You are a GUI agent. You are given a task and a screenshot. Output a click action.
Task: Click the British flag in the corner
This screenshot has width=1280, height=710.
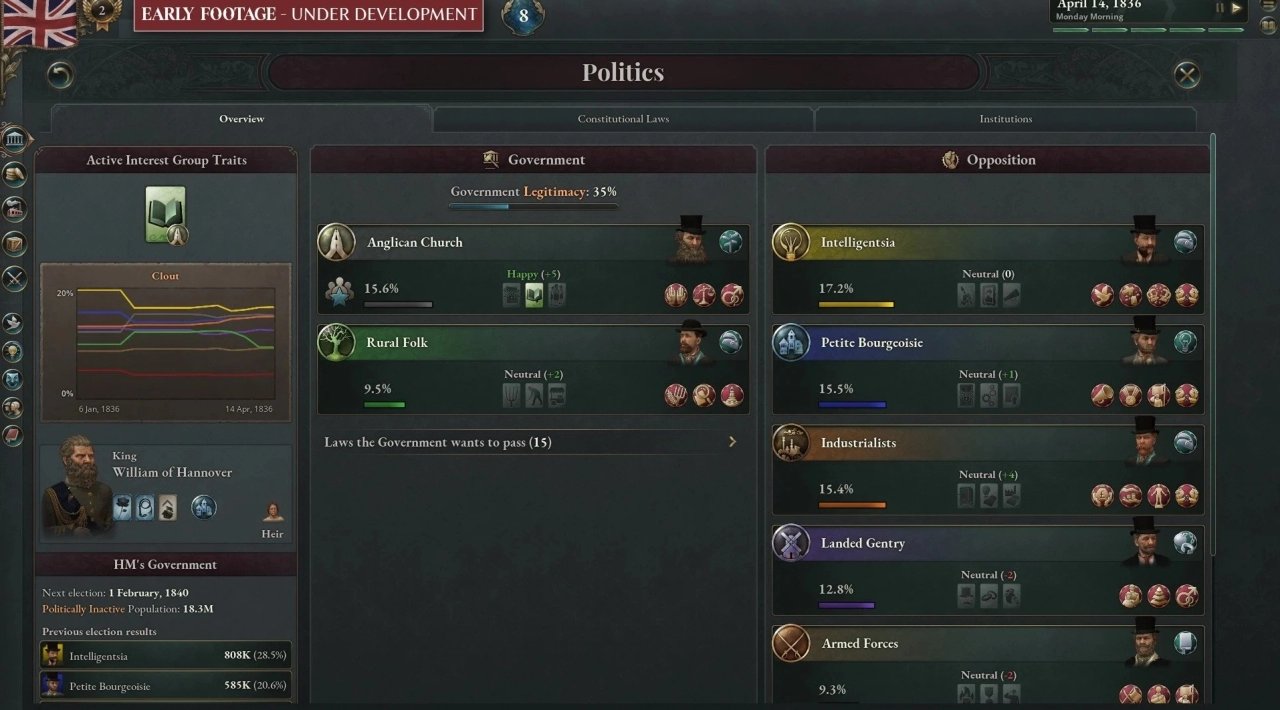(39, 23)
